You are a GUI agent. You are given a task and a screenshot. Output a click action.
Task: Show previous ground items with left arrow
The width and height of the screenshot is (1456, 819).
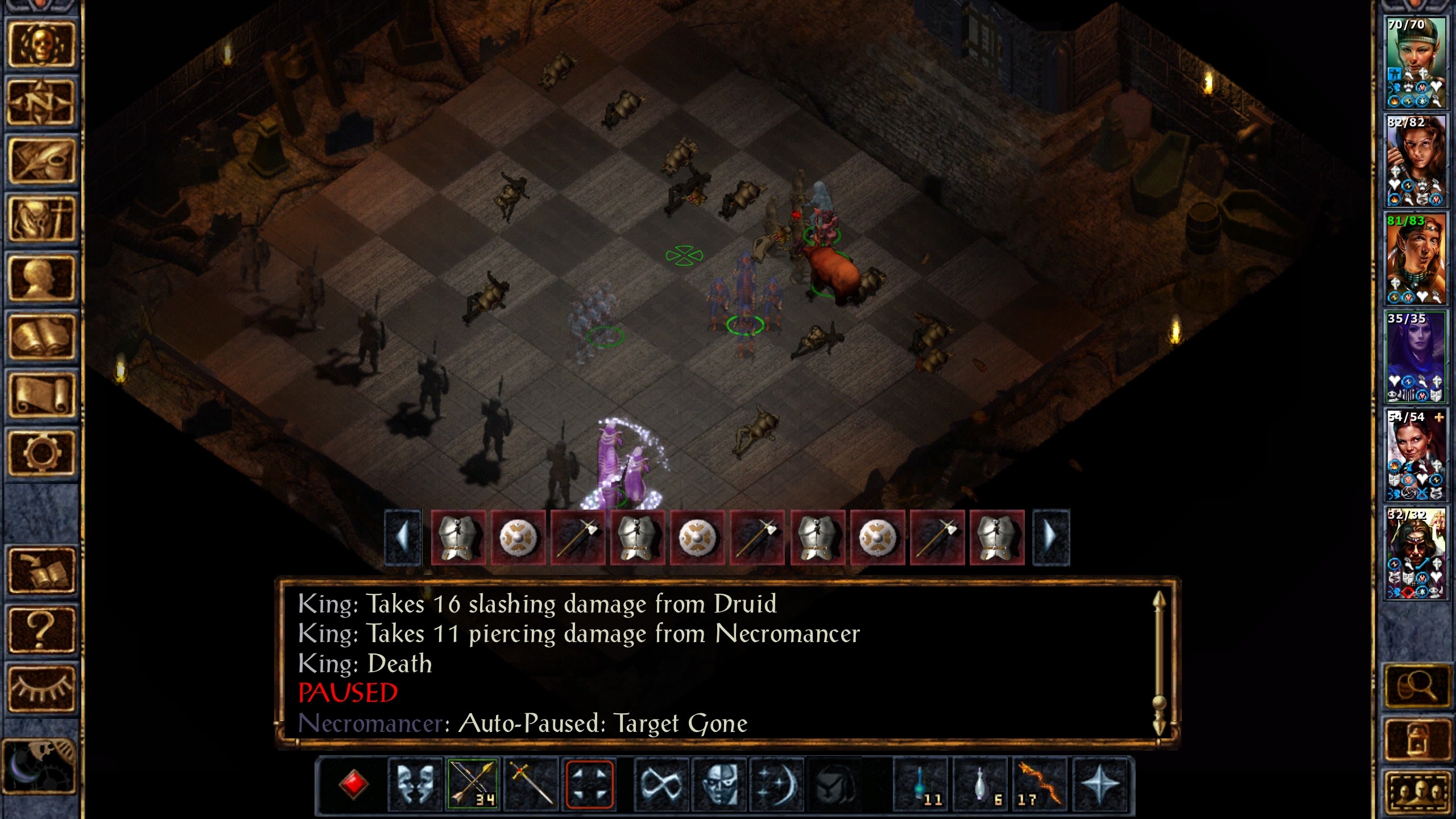[x=403, y=537]
